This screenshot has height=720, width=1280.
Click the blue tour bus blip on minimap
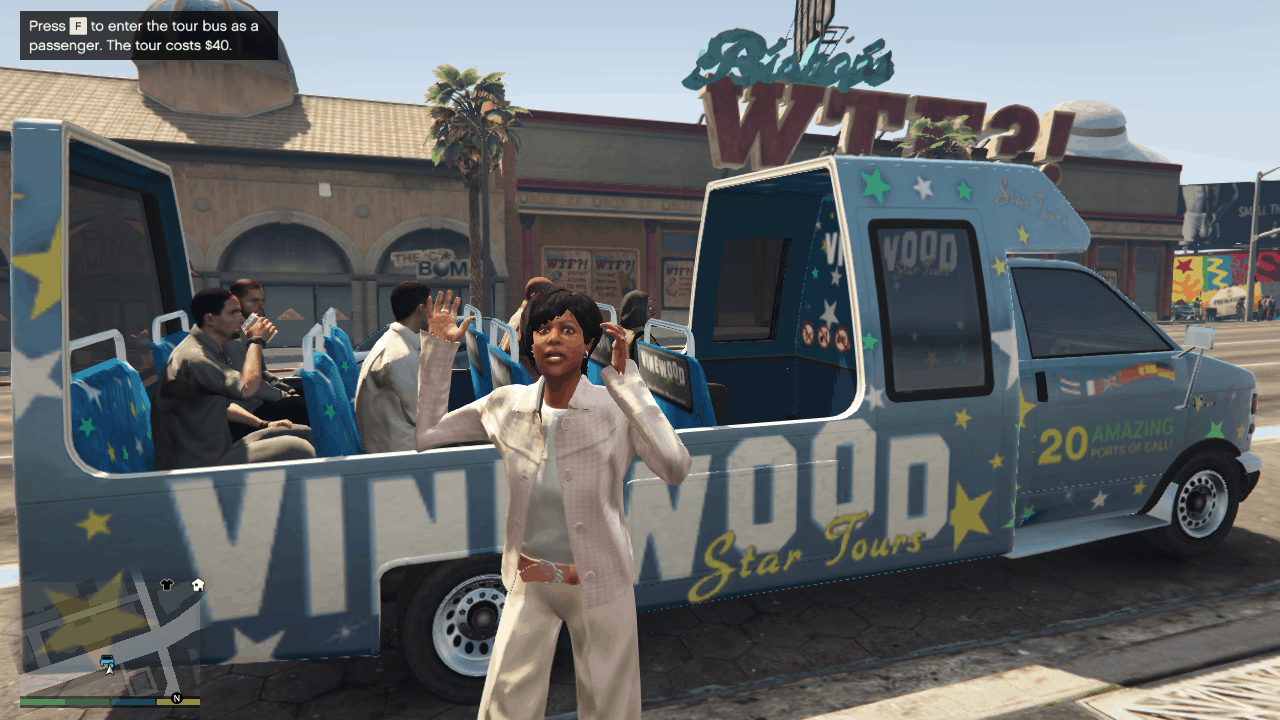[x=107, y=659]
